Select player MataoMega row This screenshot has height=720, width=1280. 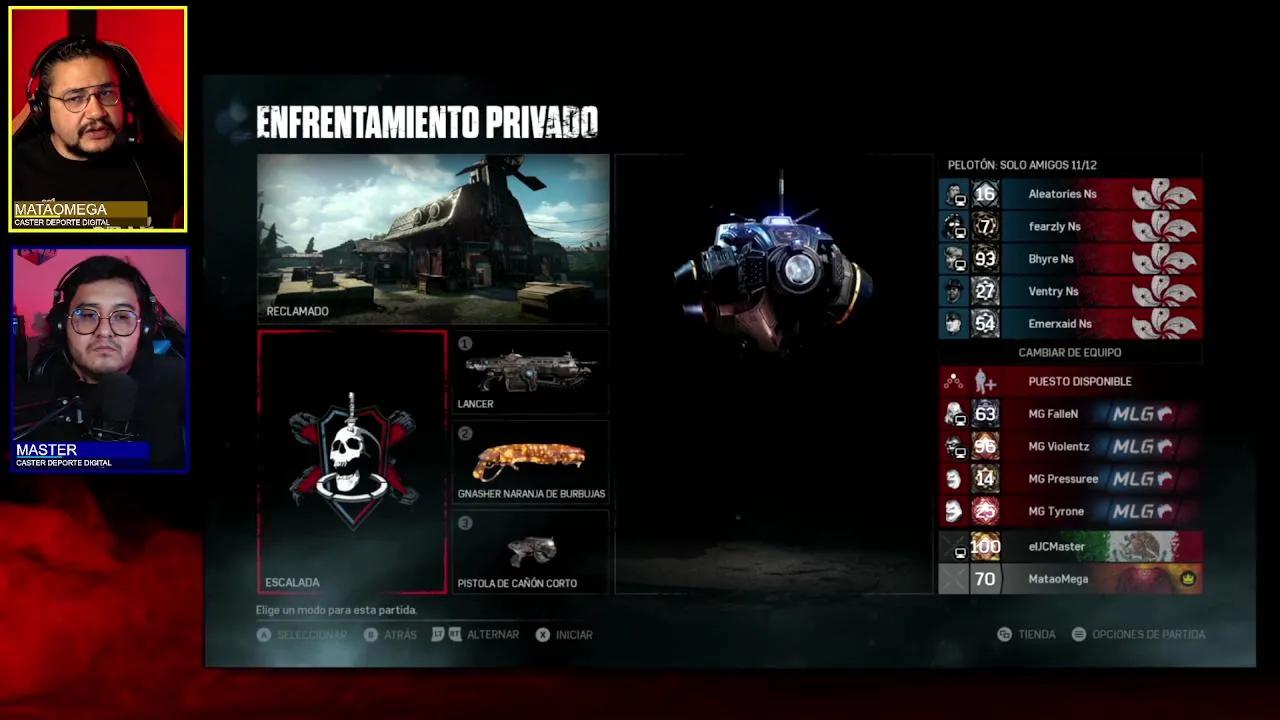[x=1069, y=579]
